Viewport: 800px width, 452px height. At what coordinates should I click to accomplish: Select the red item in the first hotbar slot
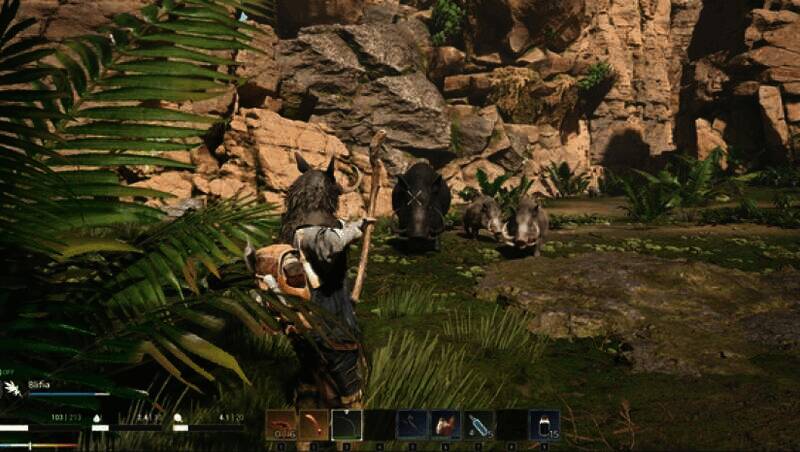(x=281, y=425)
